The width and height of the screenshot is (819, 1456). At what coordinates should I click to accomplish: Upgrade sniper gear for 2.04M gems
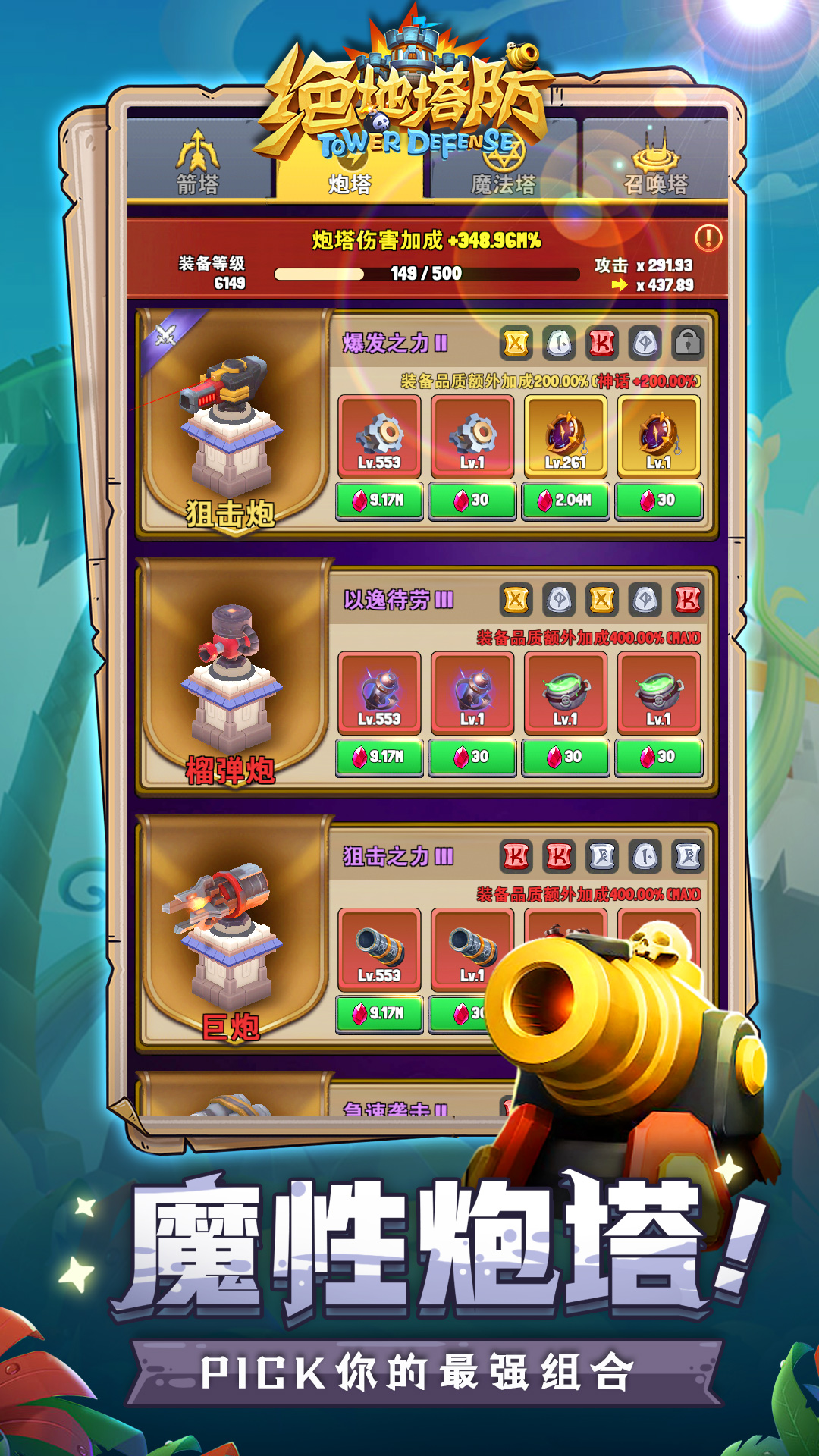[565, 500]
